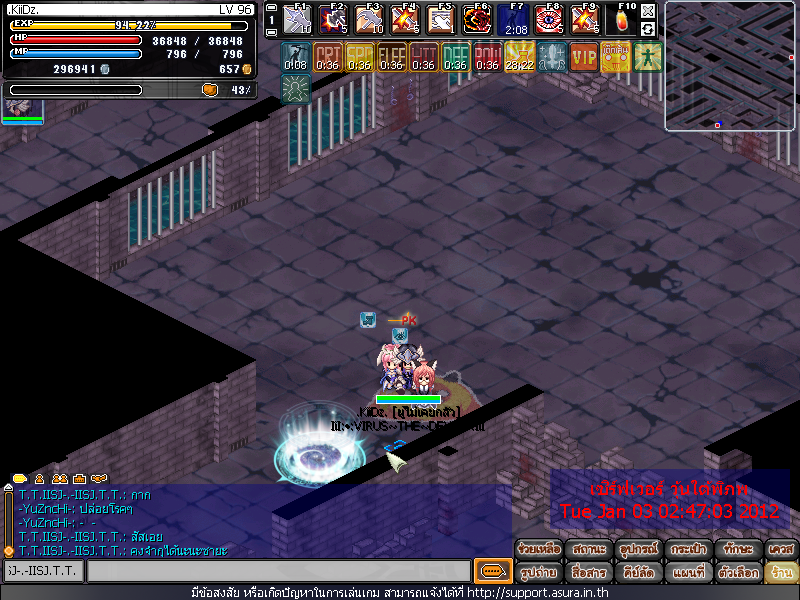800x600 pixels.
Task: Activate the F8 red eye skill
Action: click(x=548, y=19)
